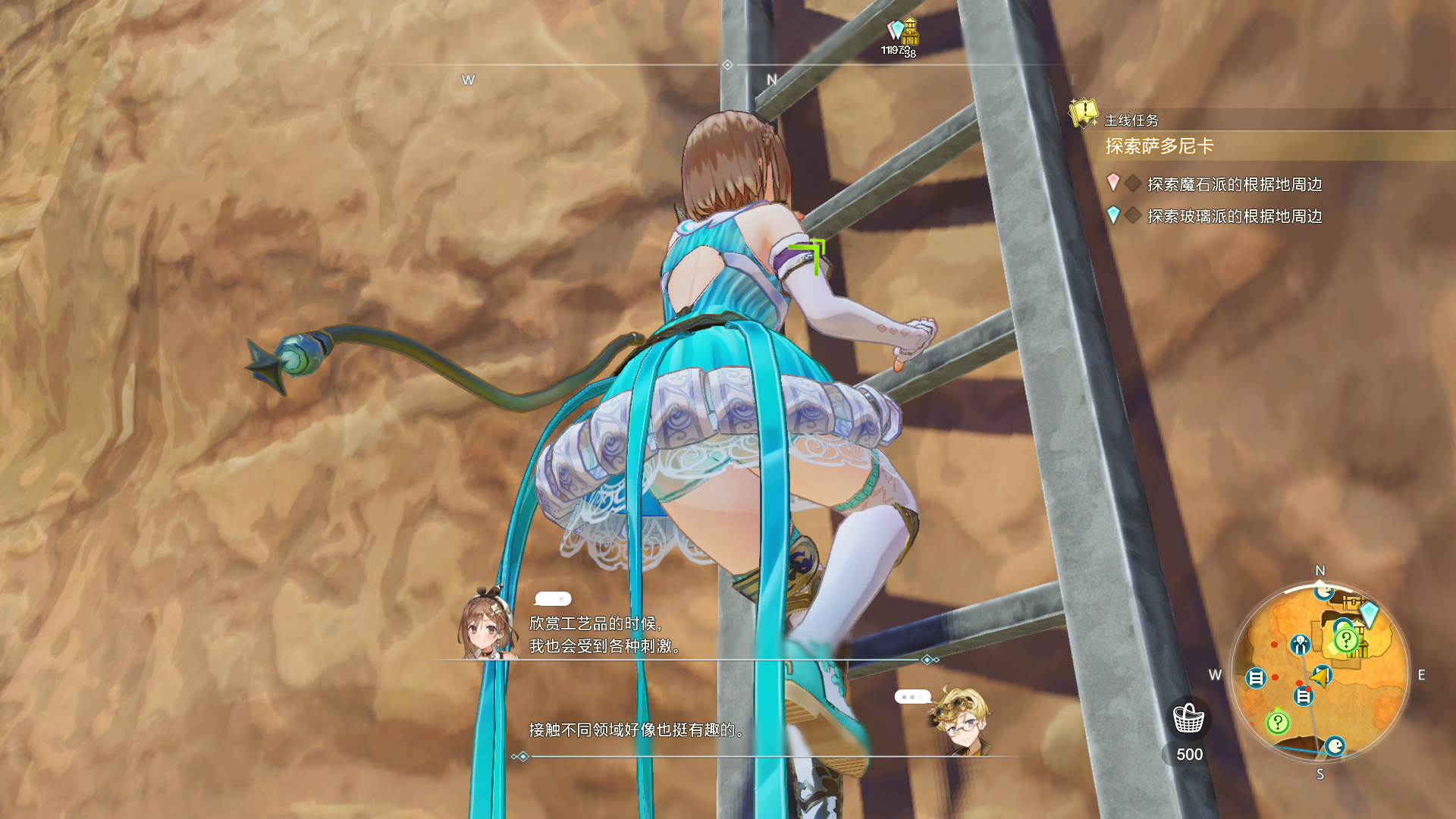Viewport: 1456px width, 819px height.
Task: Click the basket gathering icon above the 500 counter
Action: coord(1189,717)
